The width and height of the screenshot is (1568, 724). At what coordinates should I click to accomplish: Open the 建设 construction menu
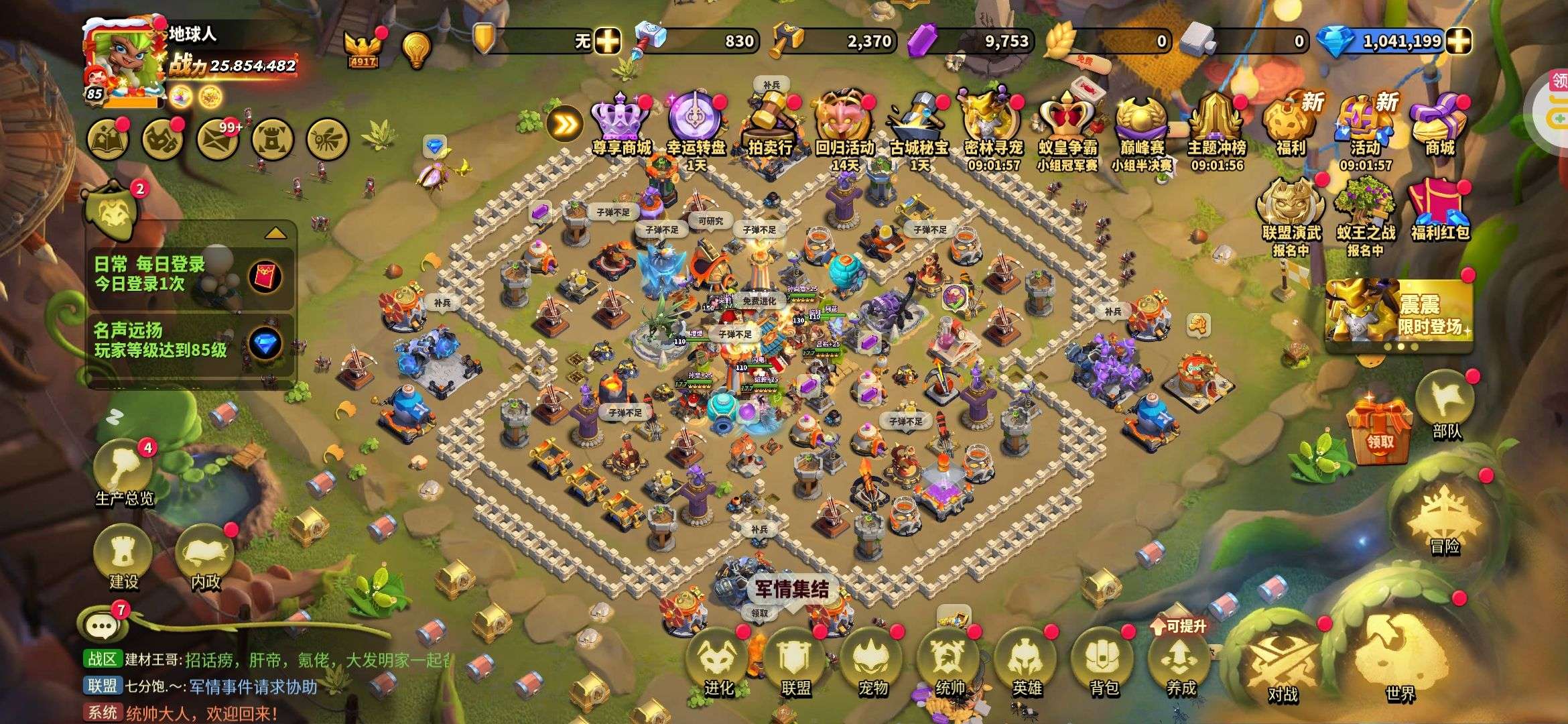point(123,556)
